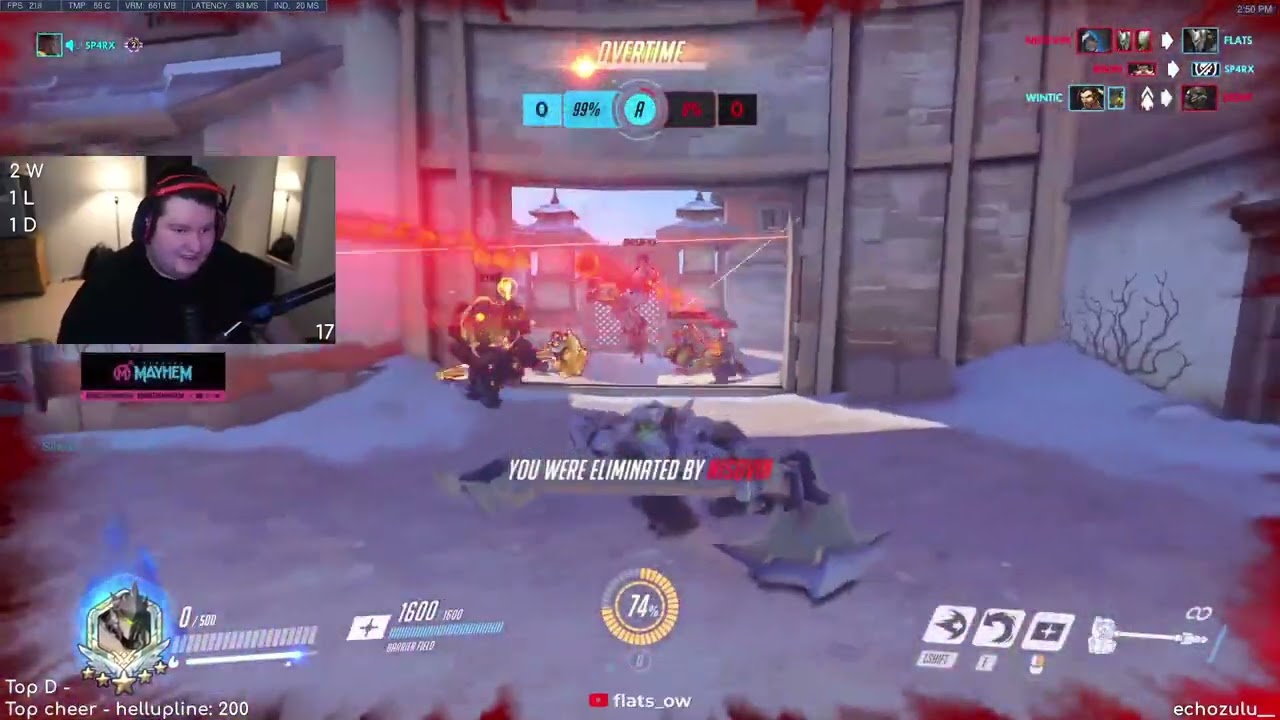This screenshot has width=1280, height=720.
Task: Toggle the point A capture marker
Action: point(639,110)
